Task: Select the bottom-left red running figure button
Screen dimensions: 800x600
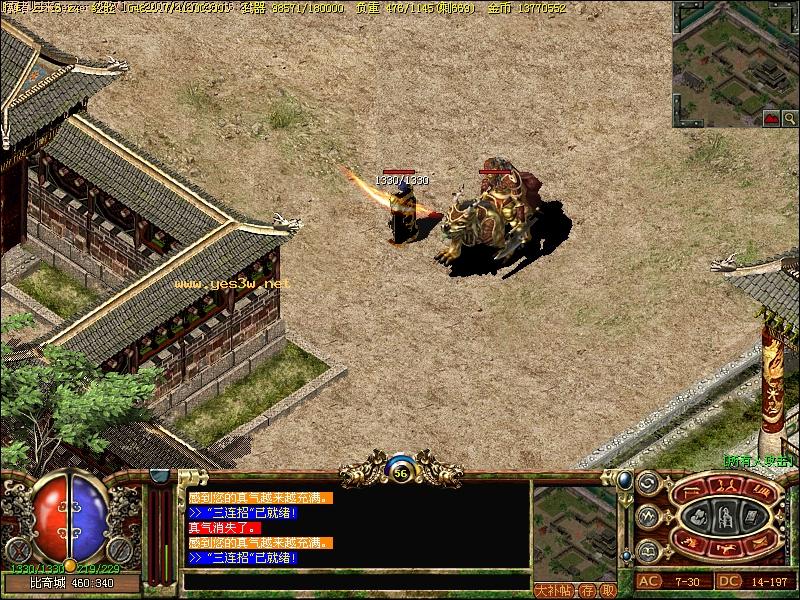Action: point(689,542)
